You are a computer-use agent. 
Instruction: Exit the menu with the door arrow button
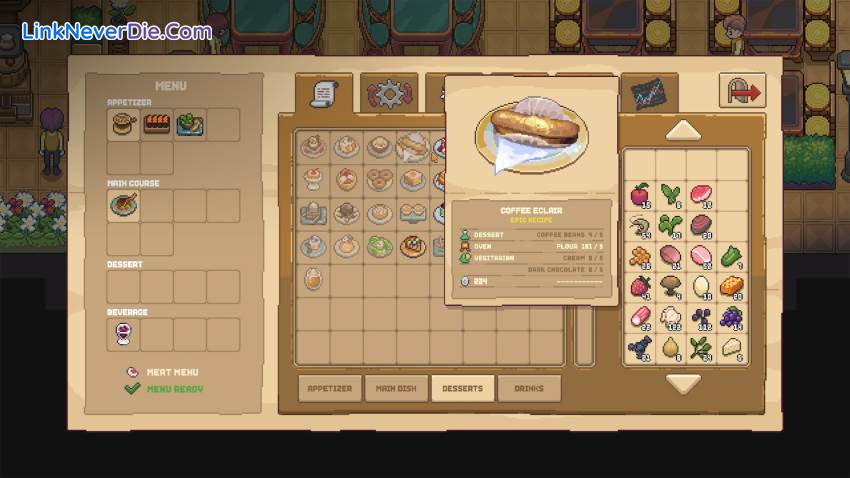pos(742,93)
